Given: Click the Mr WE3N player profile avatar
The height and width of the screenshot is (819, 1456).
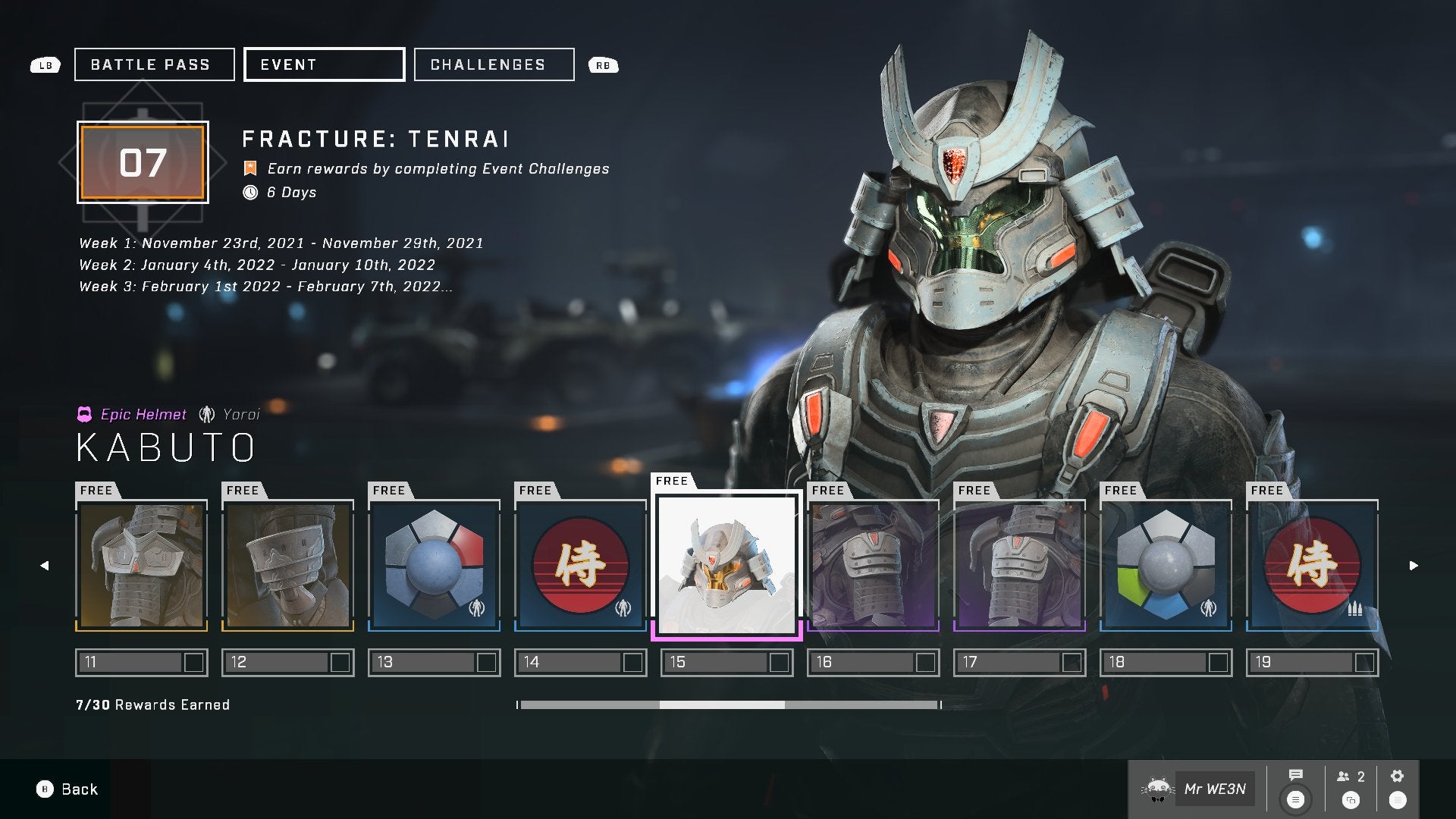Looking at the screenshot, I should (x=1157, y=789).
